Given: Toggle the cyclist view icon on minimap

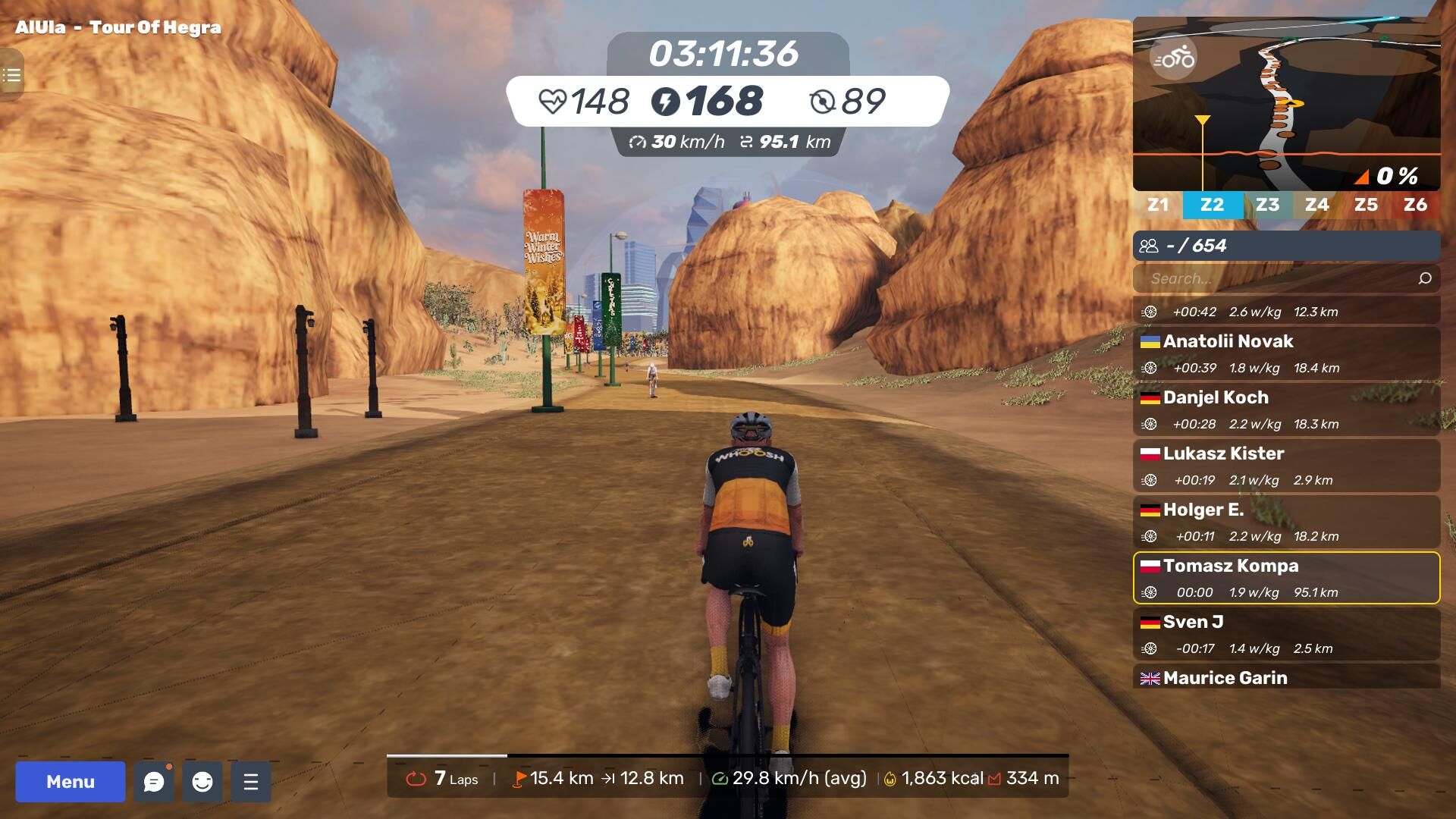Looking at the screenshot, I should pyautogui.click(x=1173, y=58).
